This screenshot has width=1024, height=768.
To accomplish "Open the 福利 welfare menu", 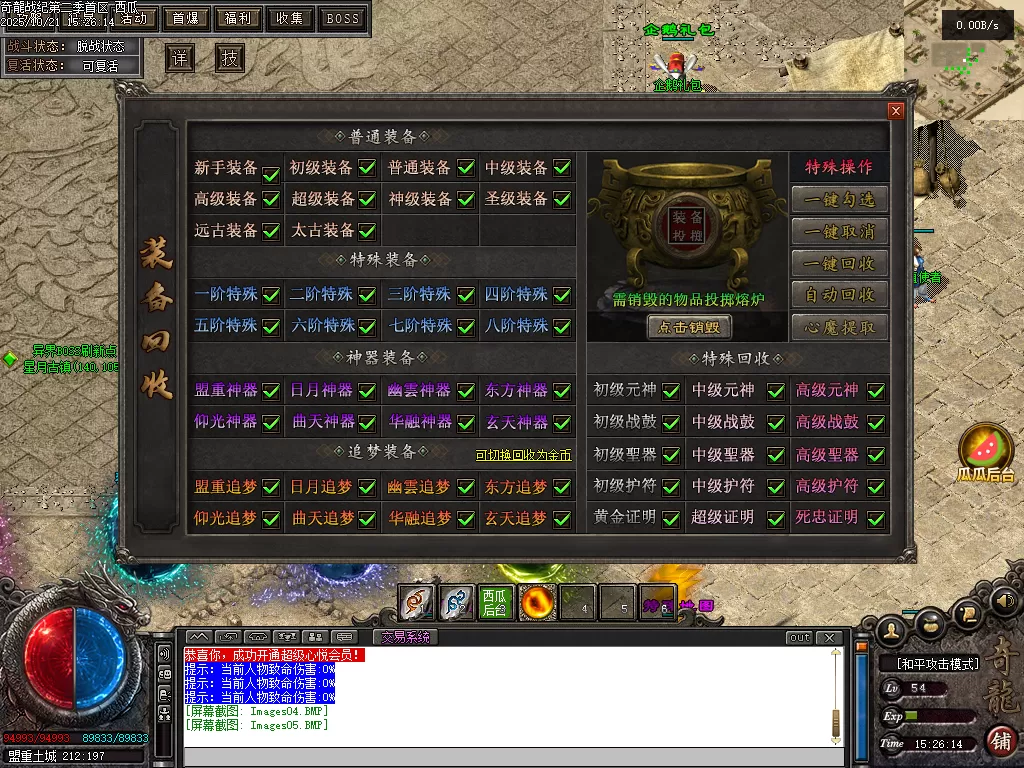I will click(x=238, y=18).
